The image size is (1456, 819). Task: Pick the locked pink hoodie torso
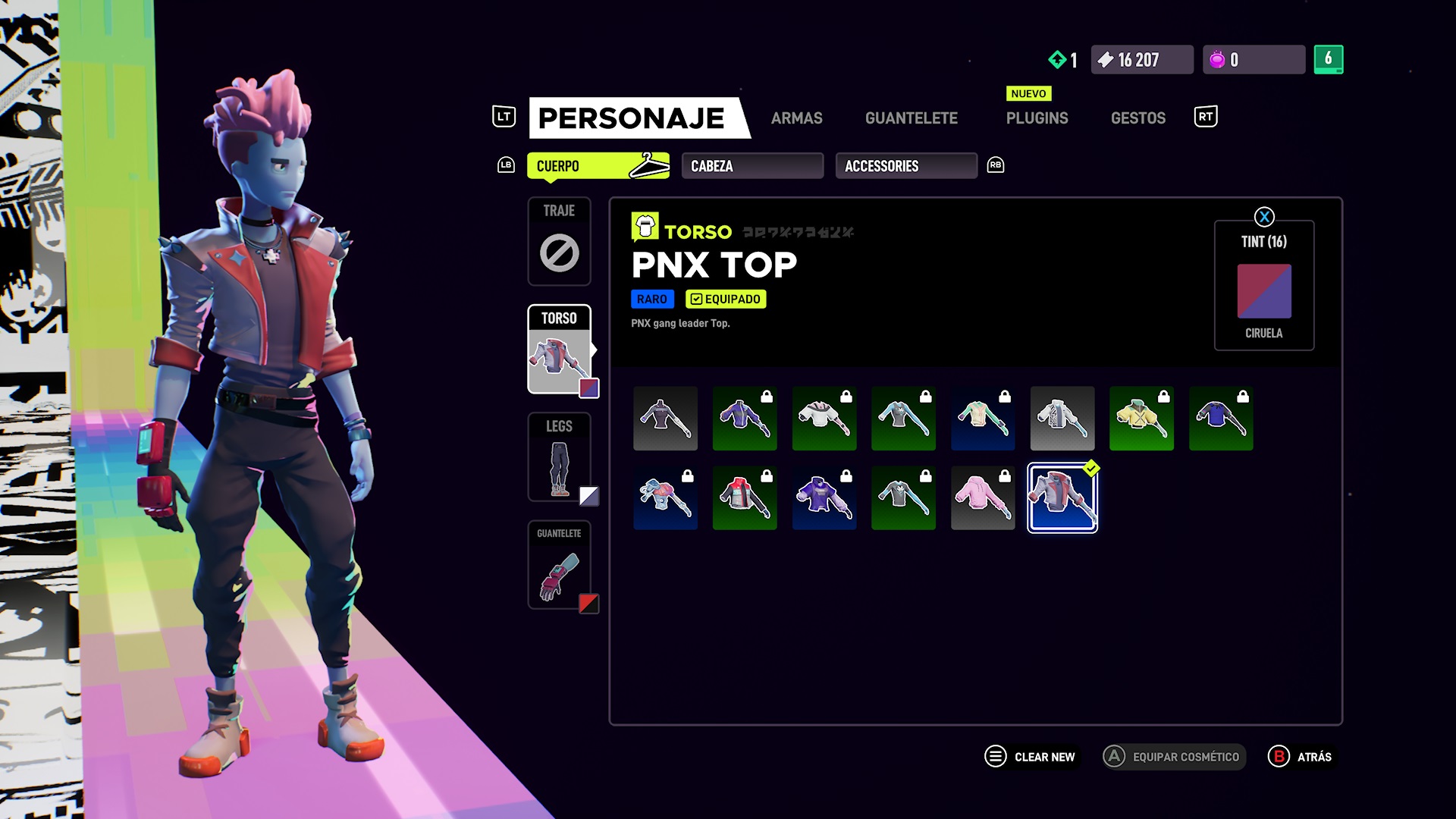tap(982, 497)
